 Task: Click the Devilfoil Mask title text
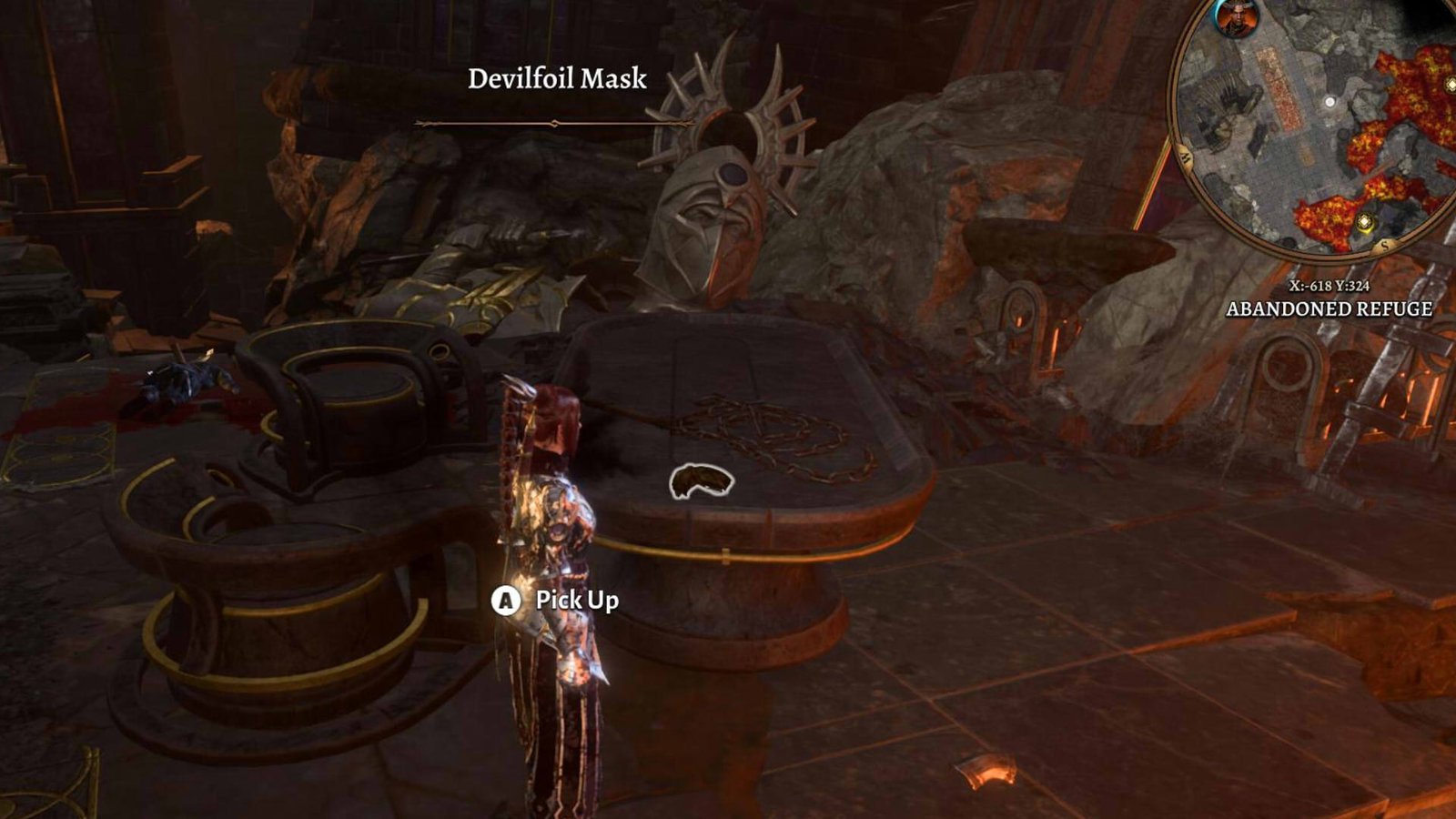(x=557, y=80)
